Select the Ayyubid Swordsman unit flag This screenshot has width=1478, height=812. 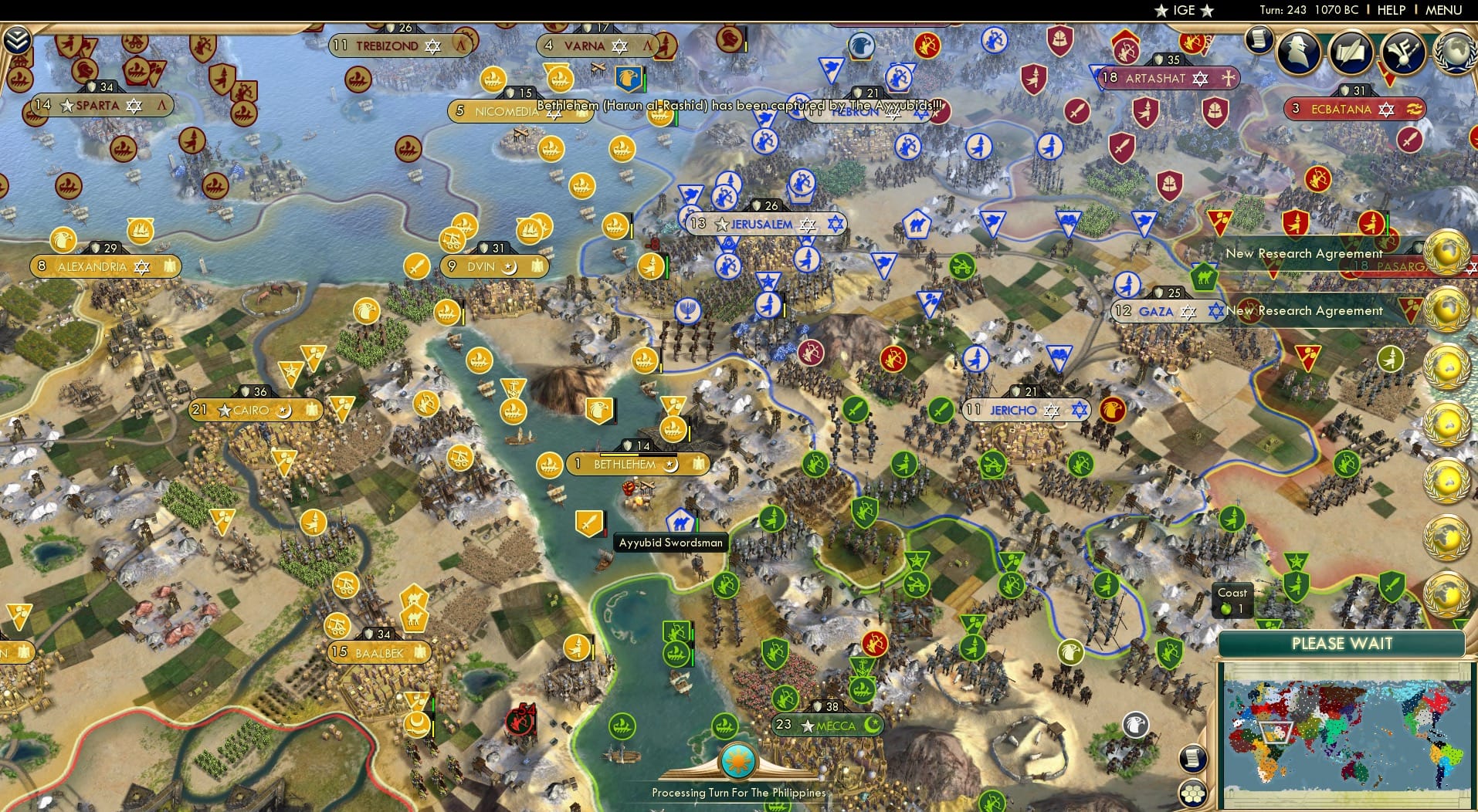click(x=588, y=523)
